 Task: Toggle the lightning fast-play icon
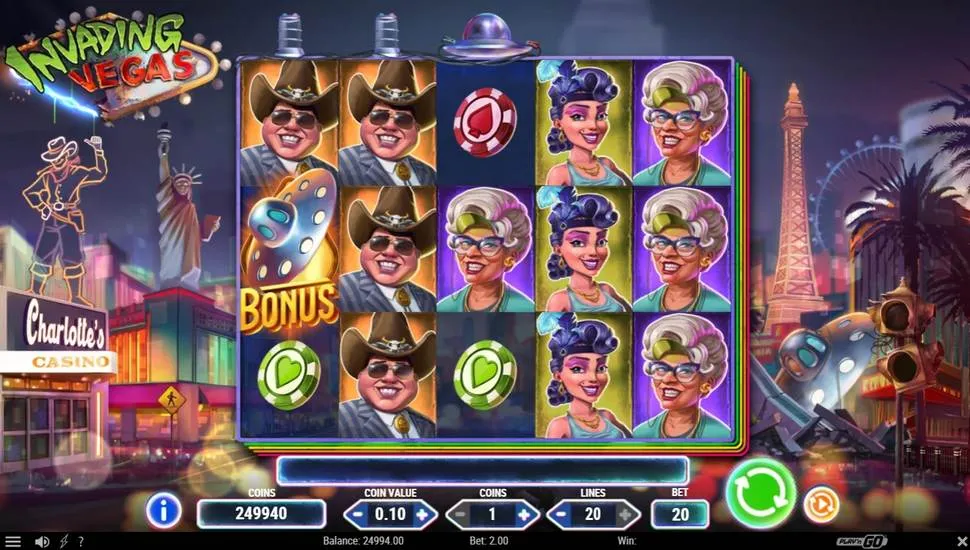pos(63,542)
